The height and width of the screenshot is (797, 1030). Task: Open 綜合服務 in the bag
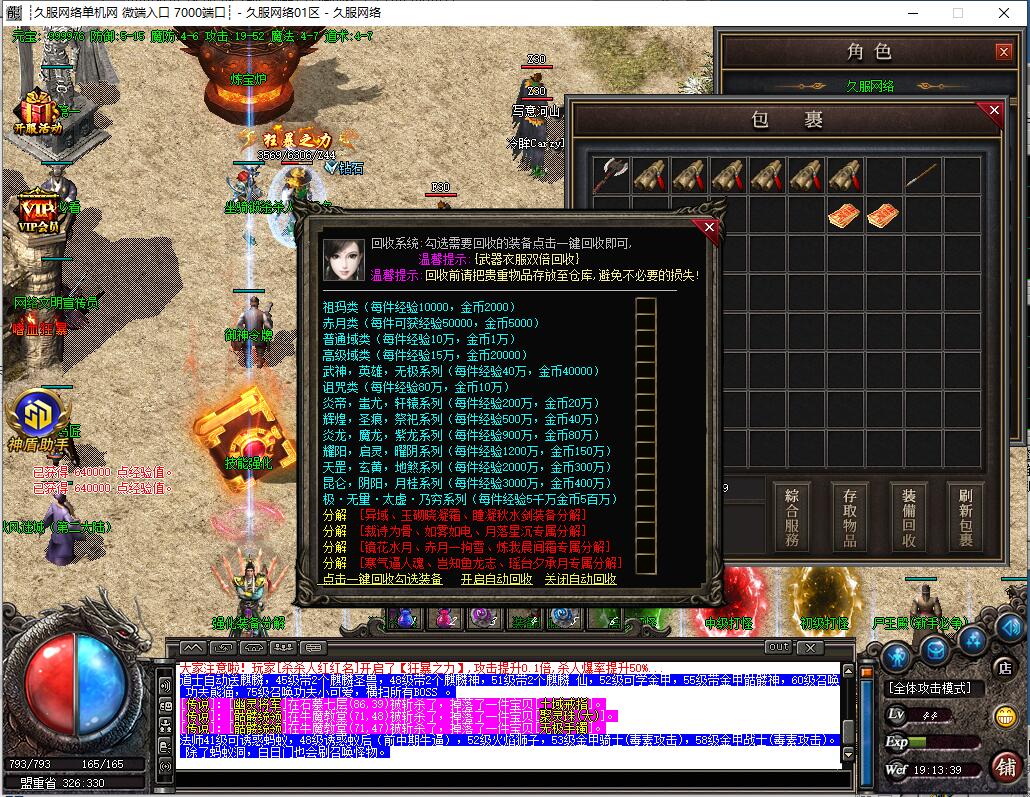792,517
